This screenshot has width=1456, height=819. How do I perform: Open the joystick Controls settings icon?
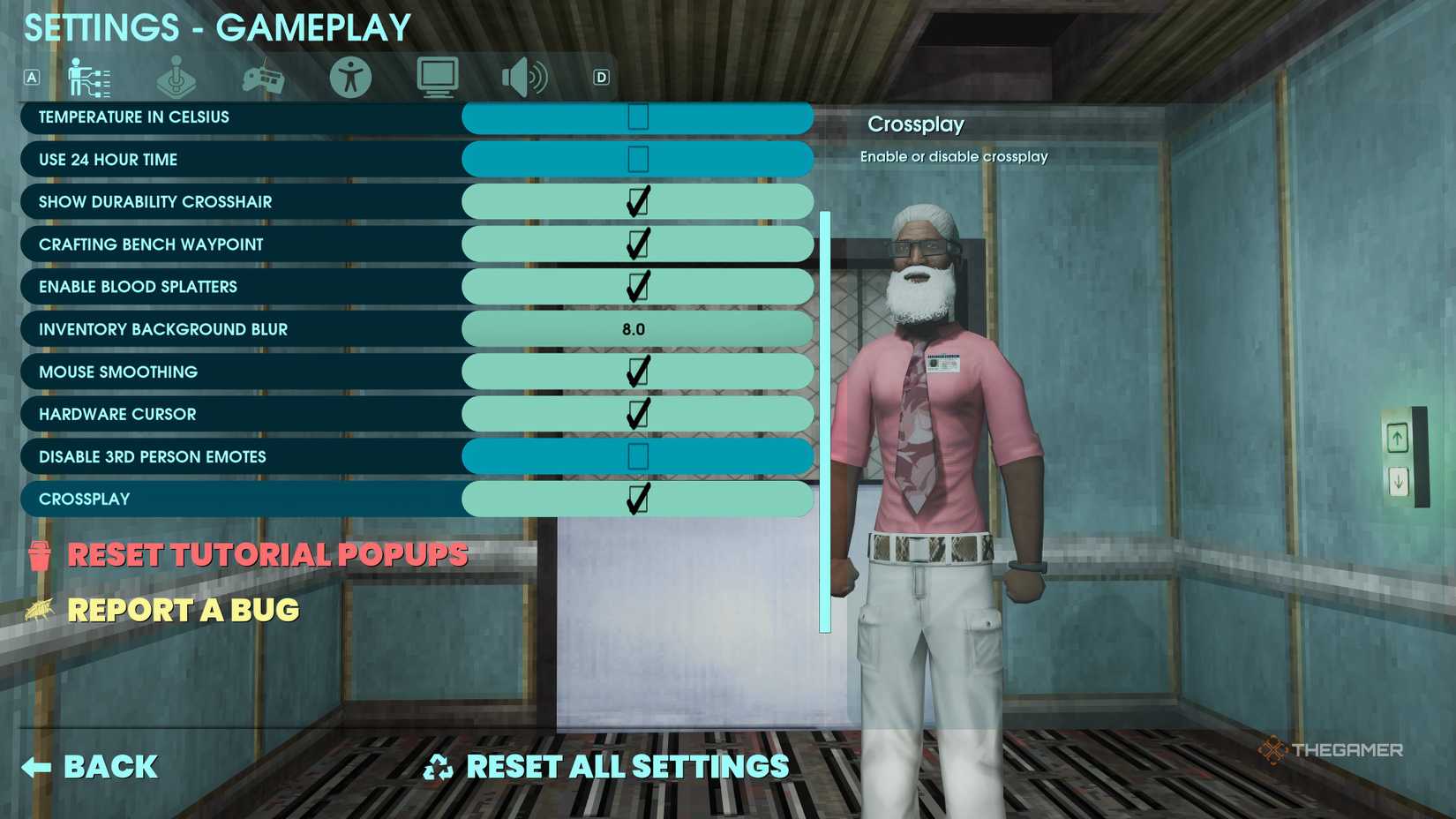coord(176,78)
